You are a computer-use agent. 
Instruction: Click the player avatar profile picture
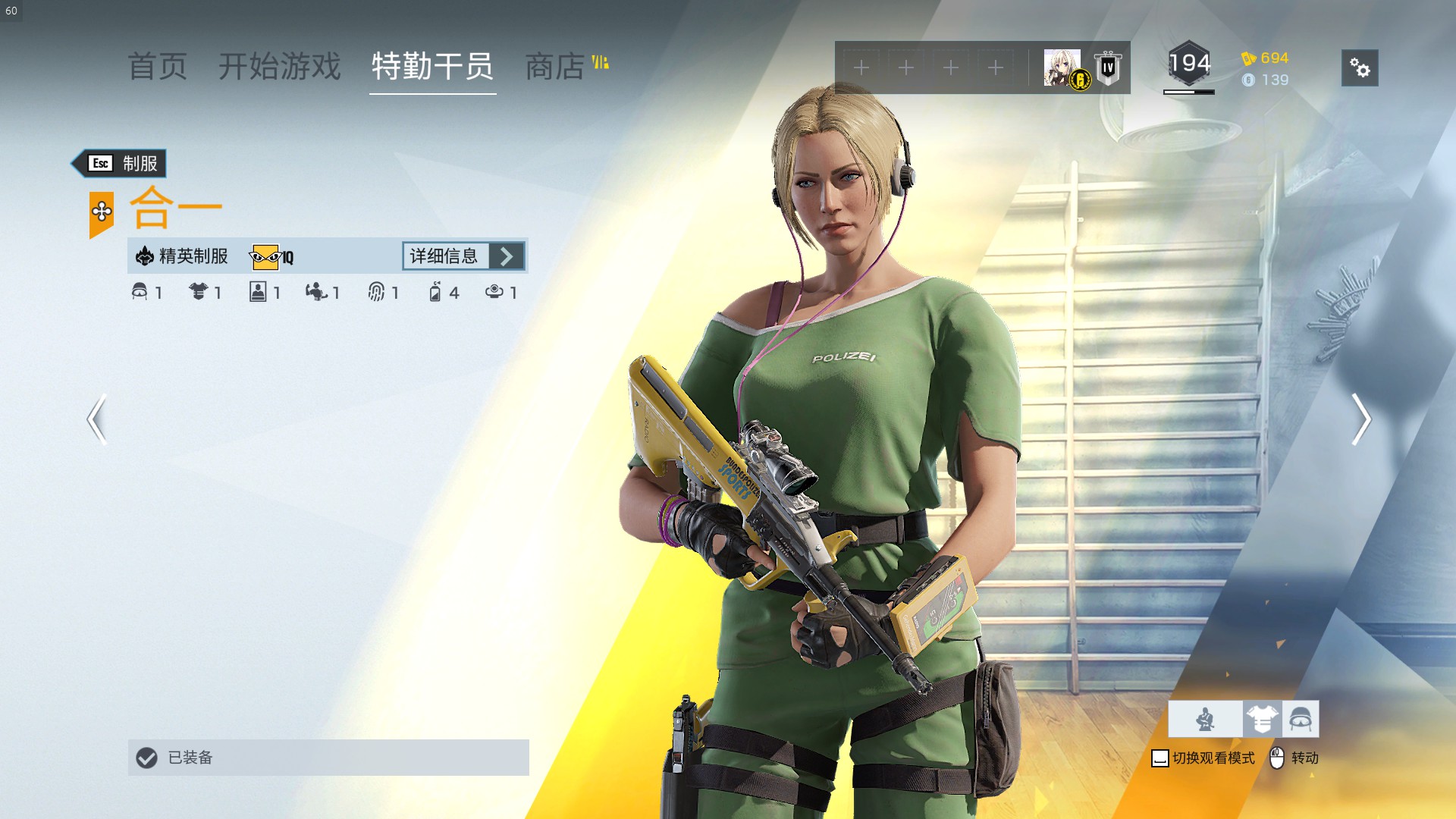coord(1062,68)
